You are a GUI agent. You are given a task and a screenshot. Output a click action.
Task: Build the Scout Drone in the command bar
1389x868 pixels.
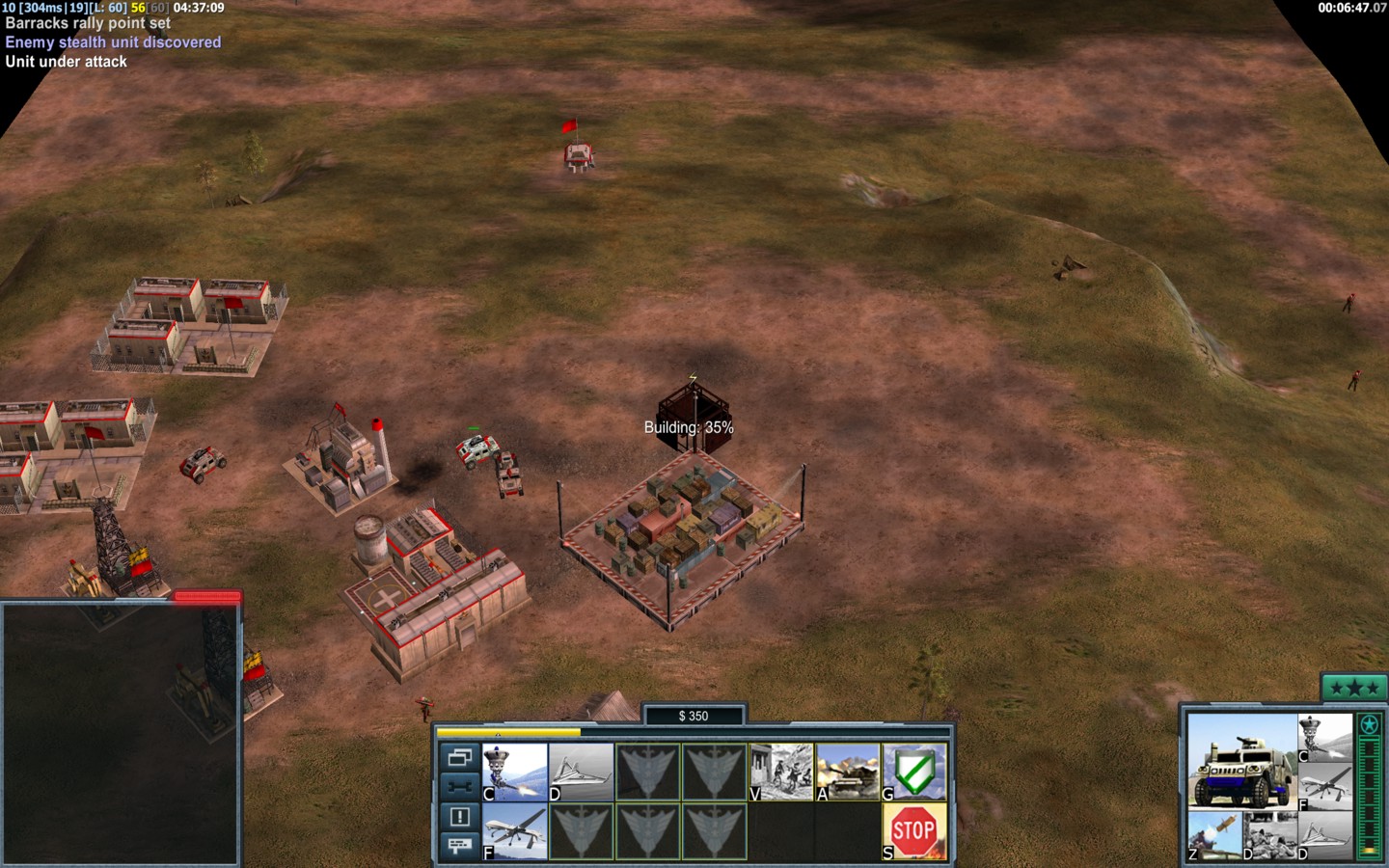coord(581,772)
